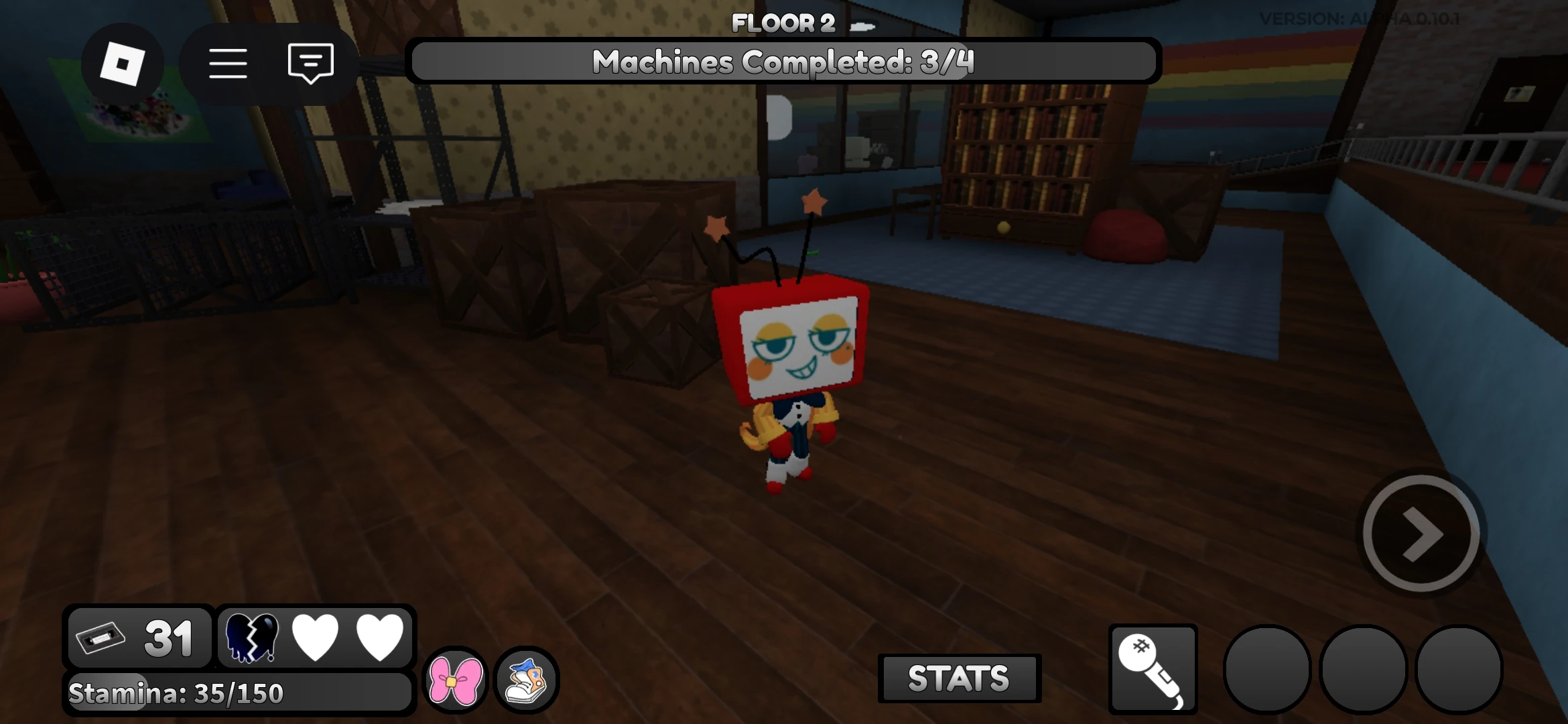Click the Machines Completed 3/4 banner
The image size is (1568, 724).
click(785, 62)
